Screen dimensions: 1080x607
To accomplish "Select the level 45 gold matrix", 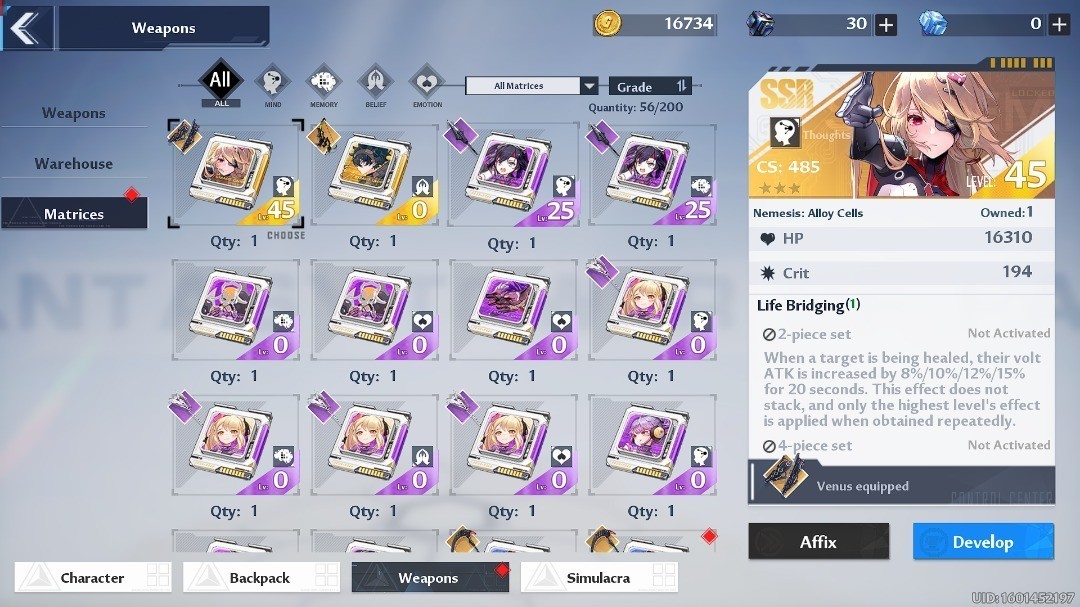I will (x=236, y=176).
